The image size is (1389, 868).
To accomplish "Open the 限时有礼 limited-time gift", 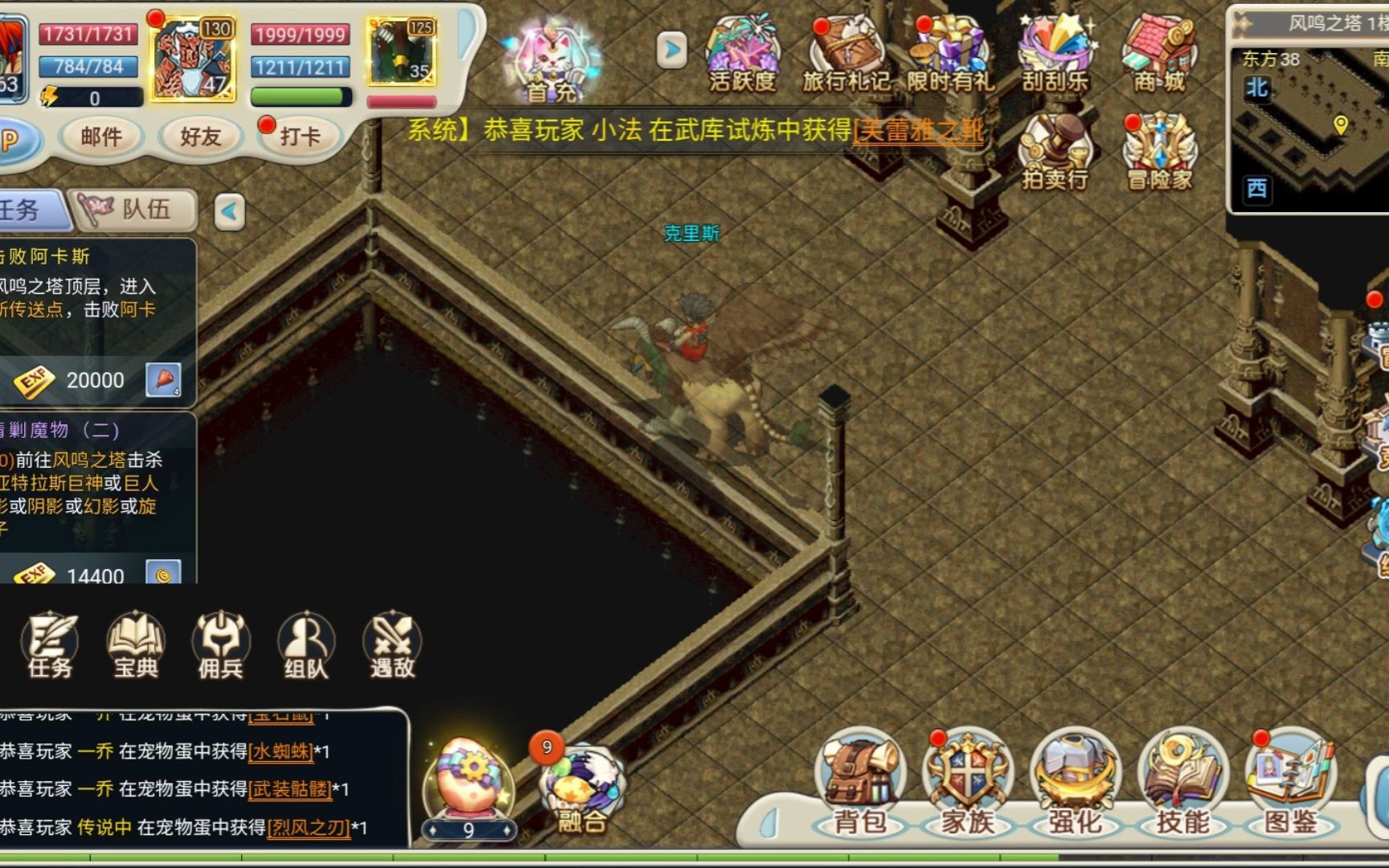I will (x=950, y=53).
